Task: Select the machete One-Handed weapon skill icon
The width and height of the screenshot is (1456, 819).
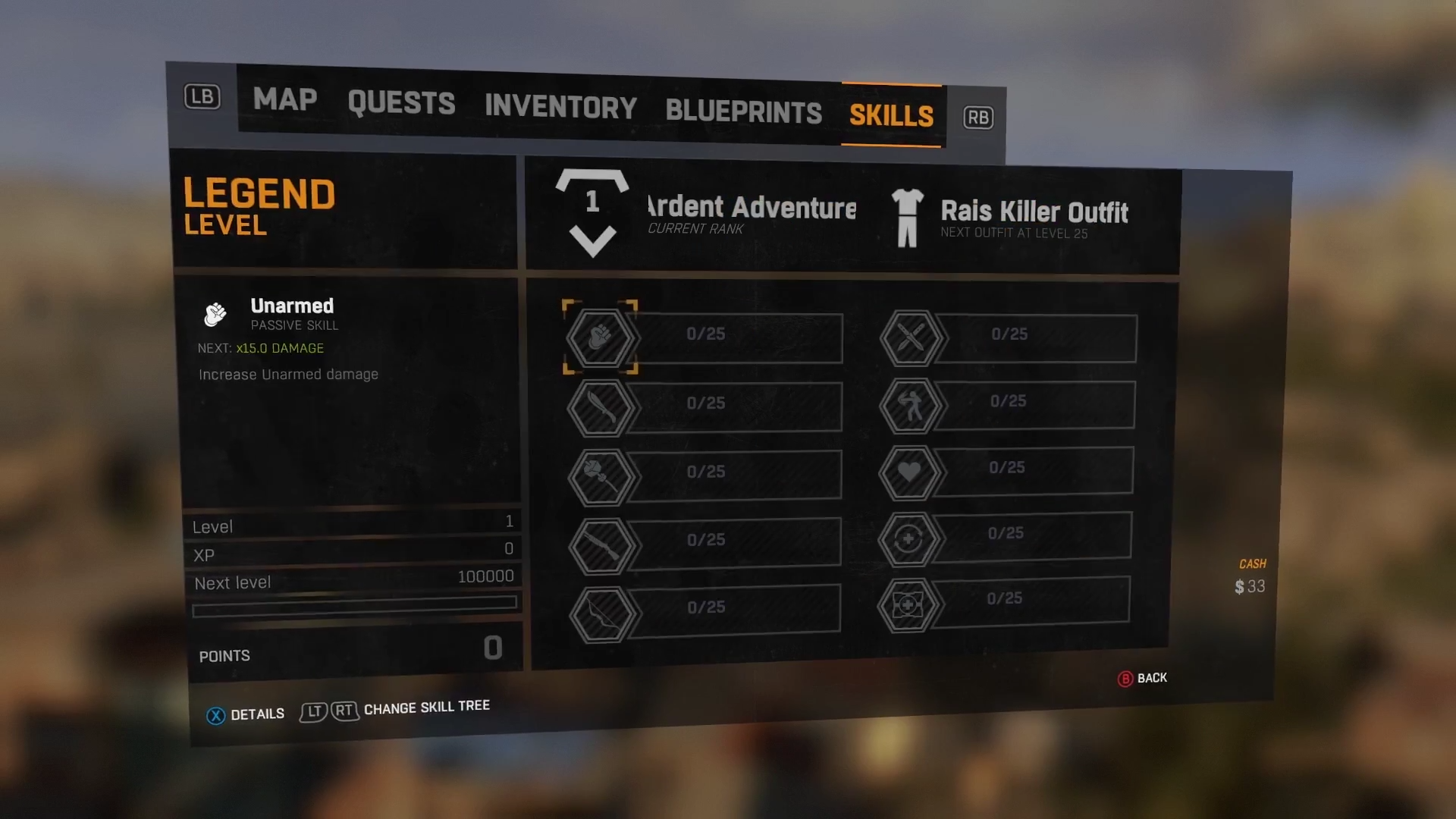Action: [600, 406]
